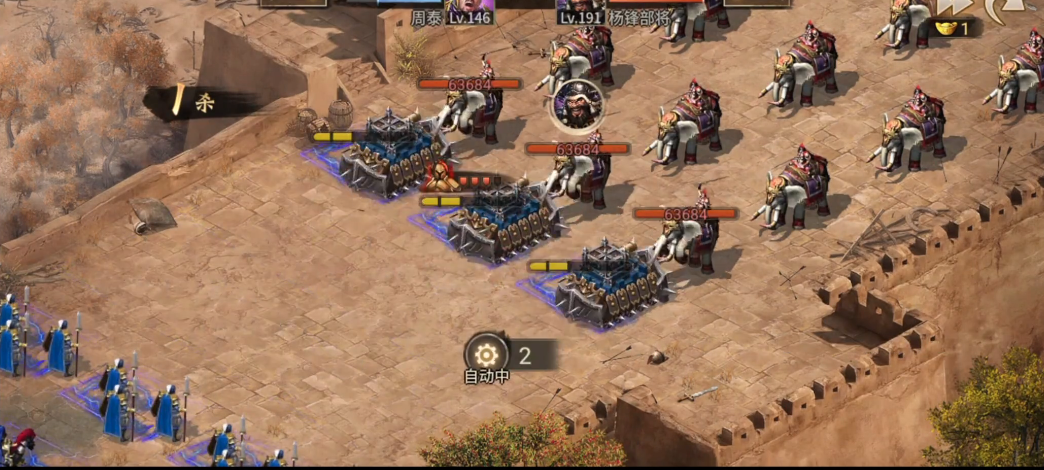Toggle the auto-battle gear button
This screenshot has height=470, width=1044.
tap(487, 353)
